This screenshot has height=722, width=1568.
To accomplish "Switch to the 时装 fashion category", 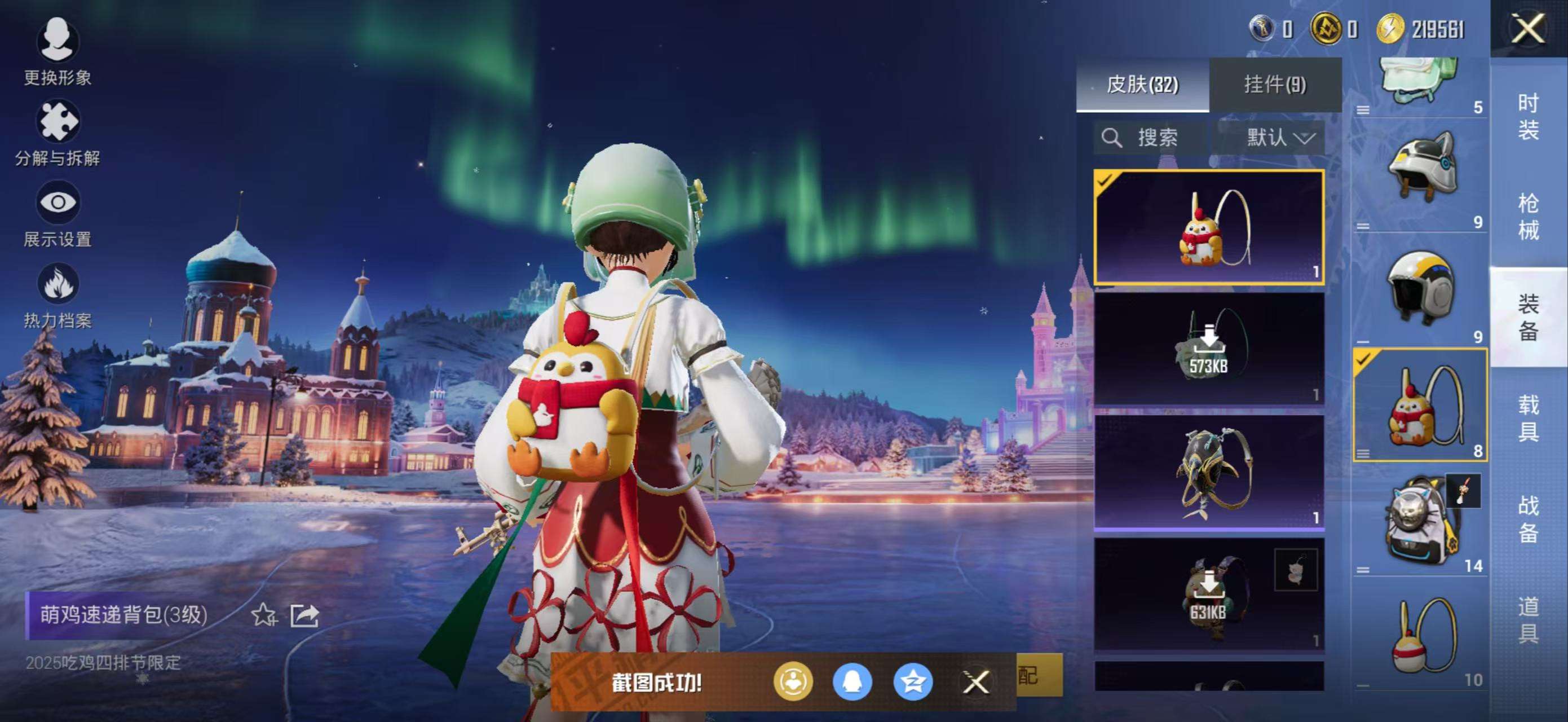I will (1528, 117).
